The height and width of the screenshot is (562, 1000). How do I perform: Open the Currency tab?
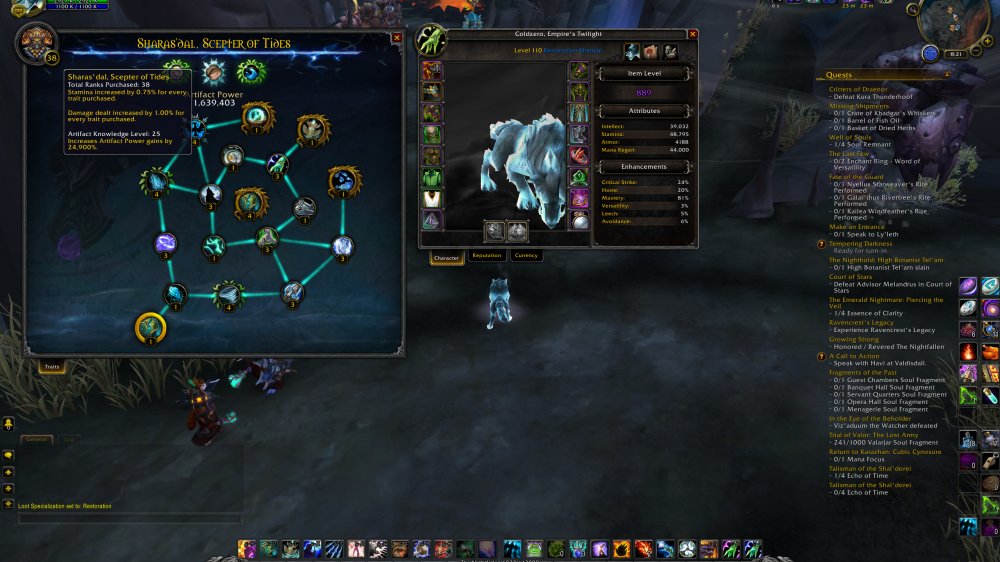pyautogui.click(x=525, y=256)
